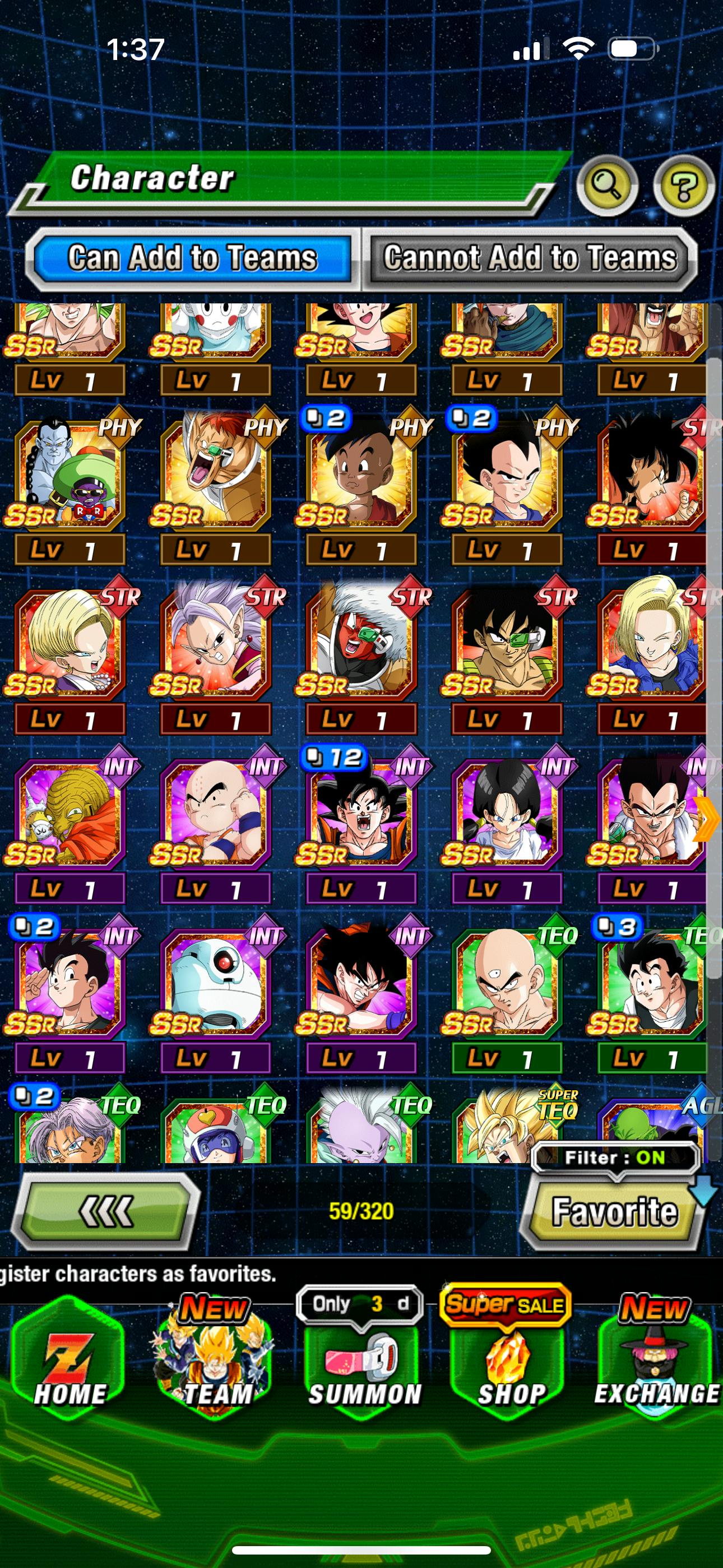
Task: Go to the HOME menu
Action: coord(69,1362)
